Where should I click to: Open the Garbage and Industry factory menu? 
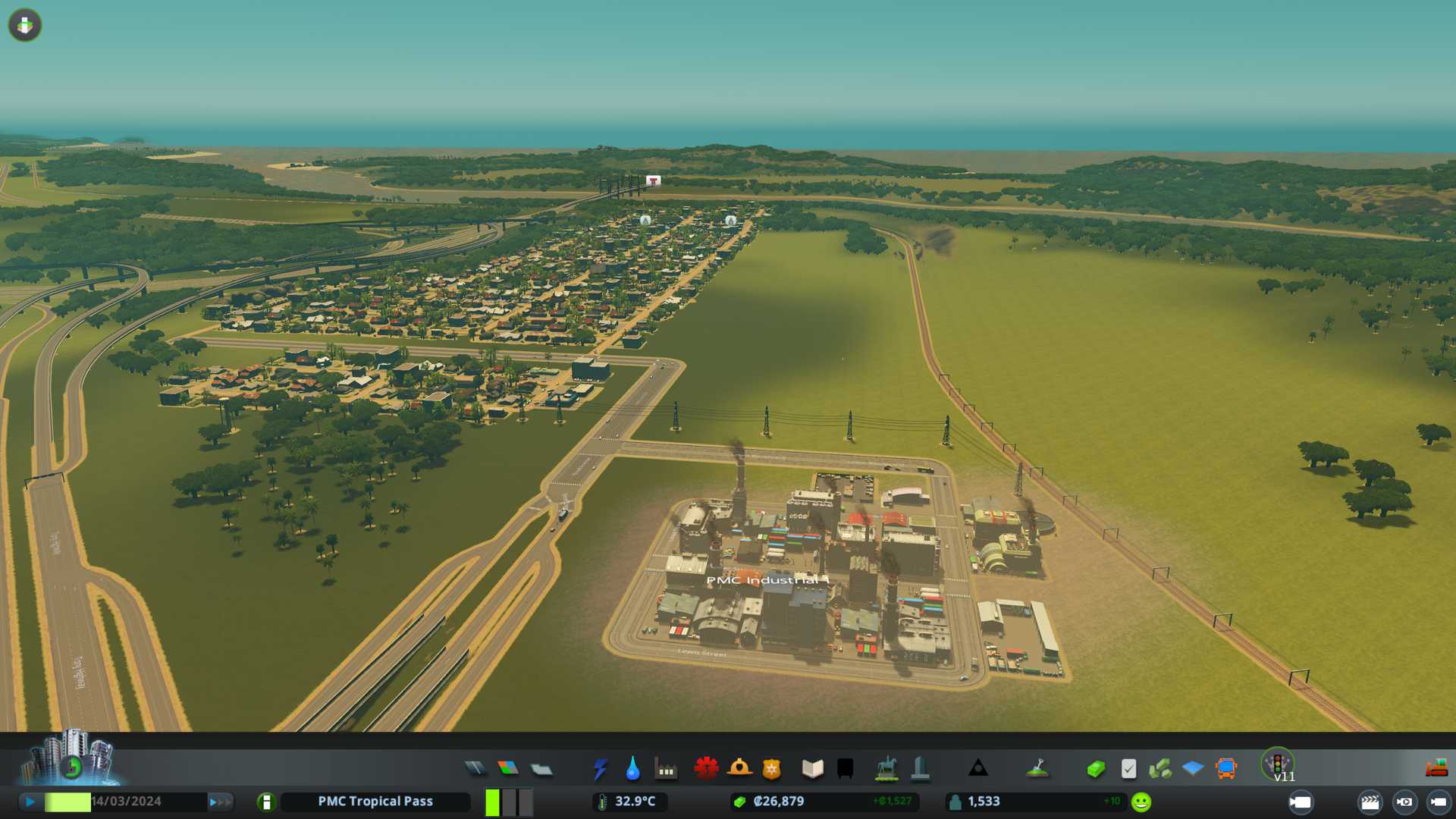pos(666,769)
